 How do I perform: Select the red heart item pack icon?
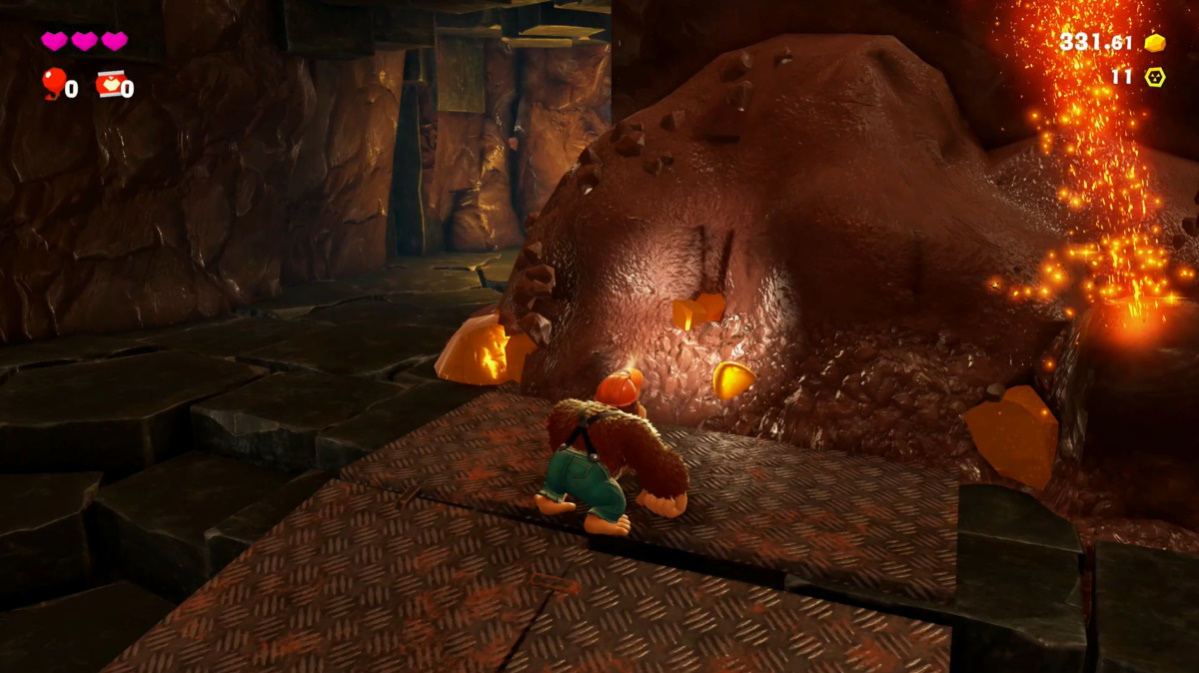109,84
